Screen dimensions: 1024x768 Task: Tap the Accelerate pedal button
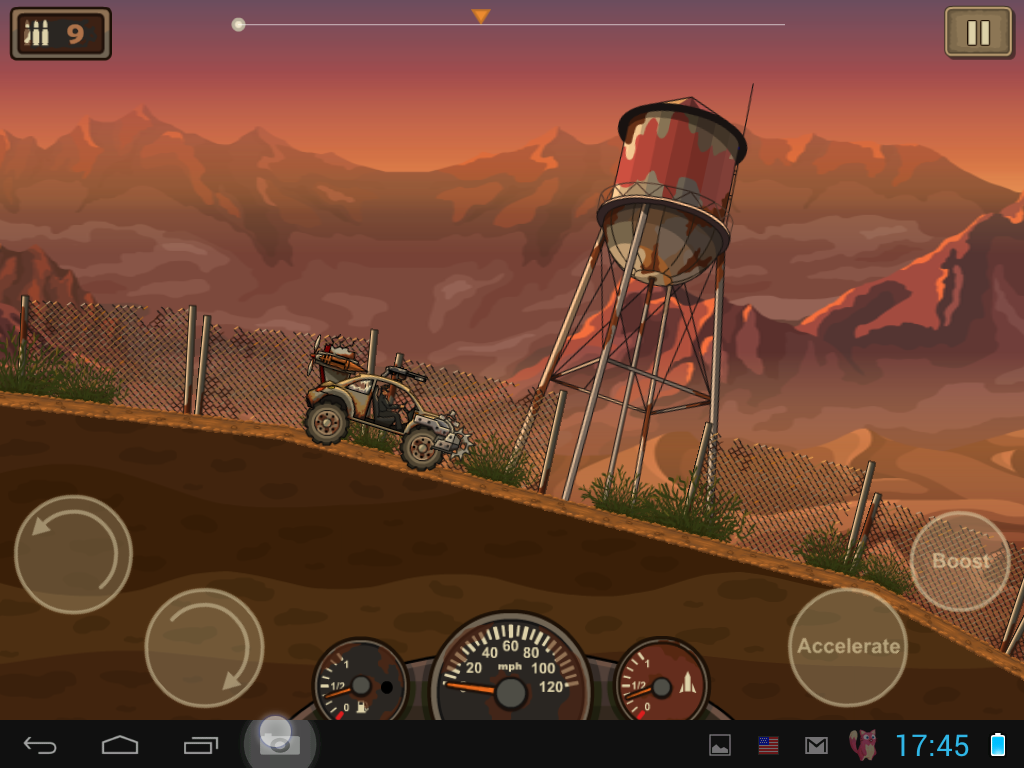pos(848,646)
